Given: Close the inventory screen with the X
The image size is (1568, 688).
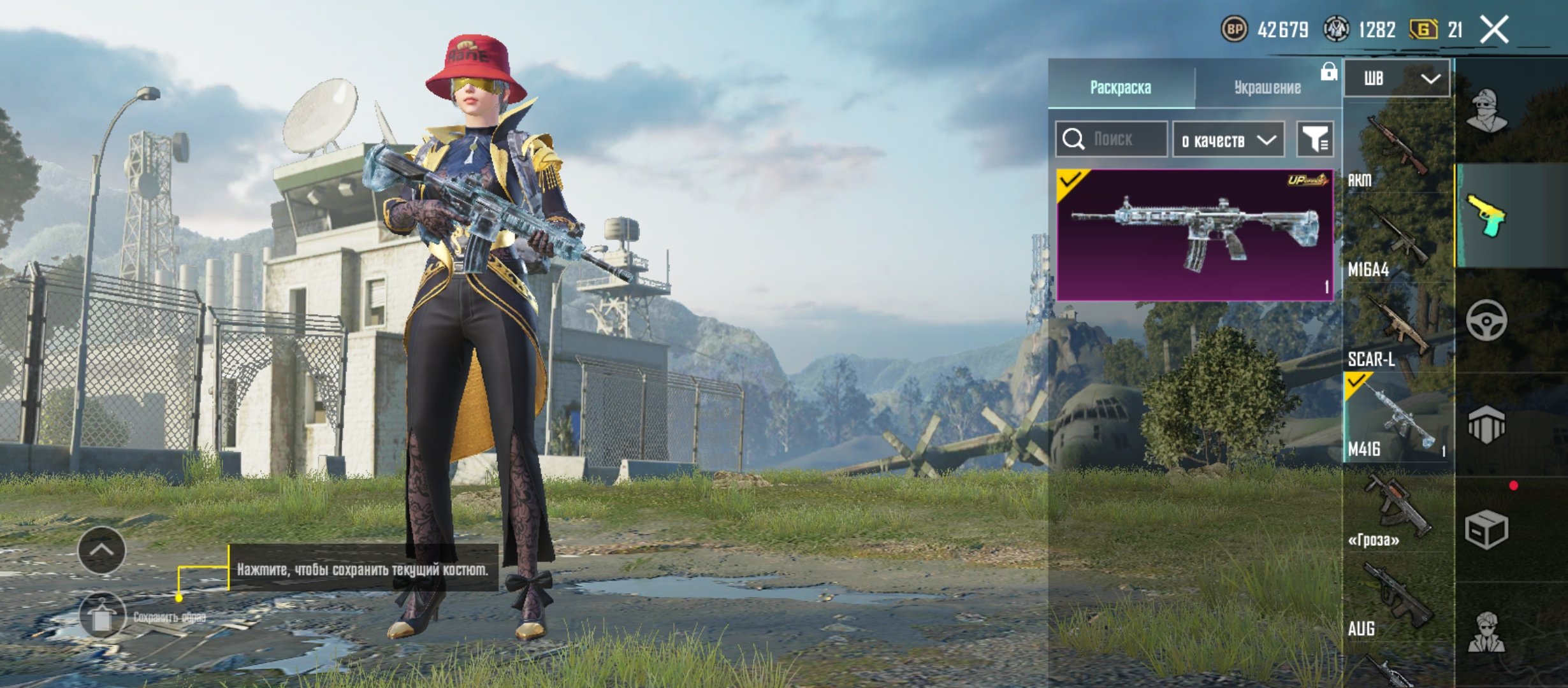Looking at the screenshot, I should (1494, 30).
